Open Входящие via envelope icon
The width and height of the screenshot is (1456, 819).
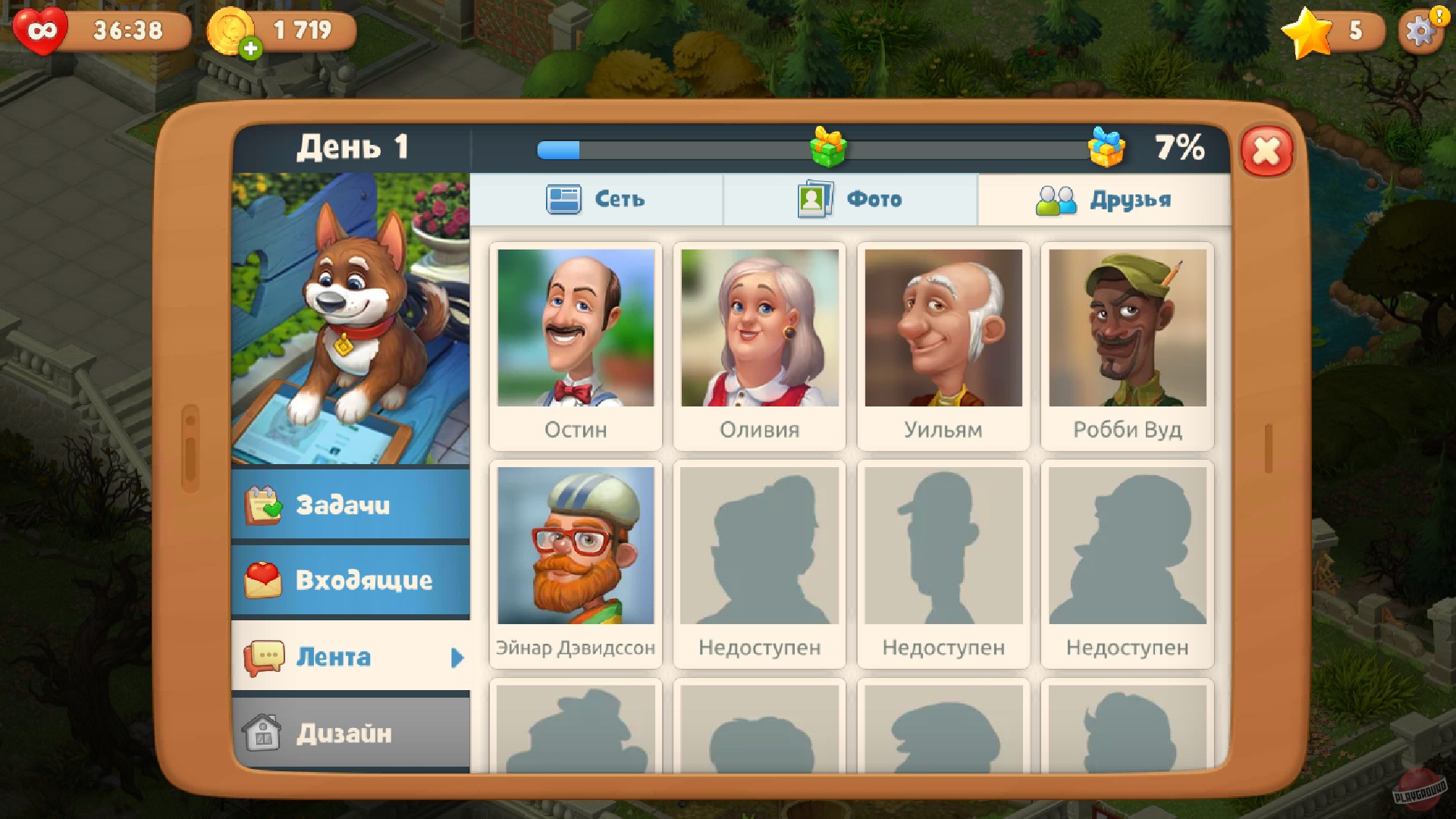click(263, 581)
